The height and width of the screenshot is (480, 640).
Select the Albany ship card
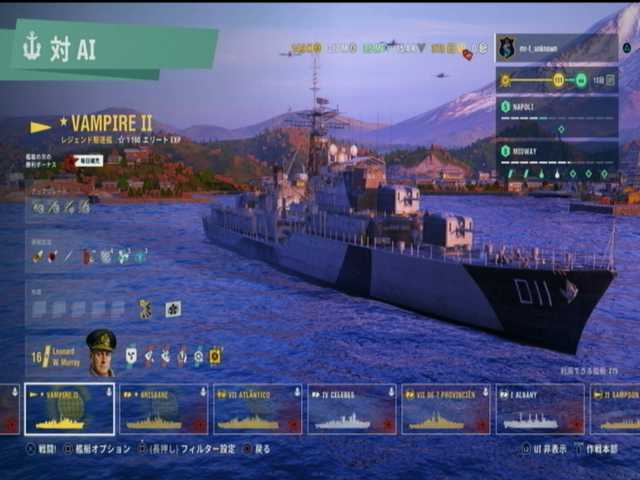pos(539,409)
